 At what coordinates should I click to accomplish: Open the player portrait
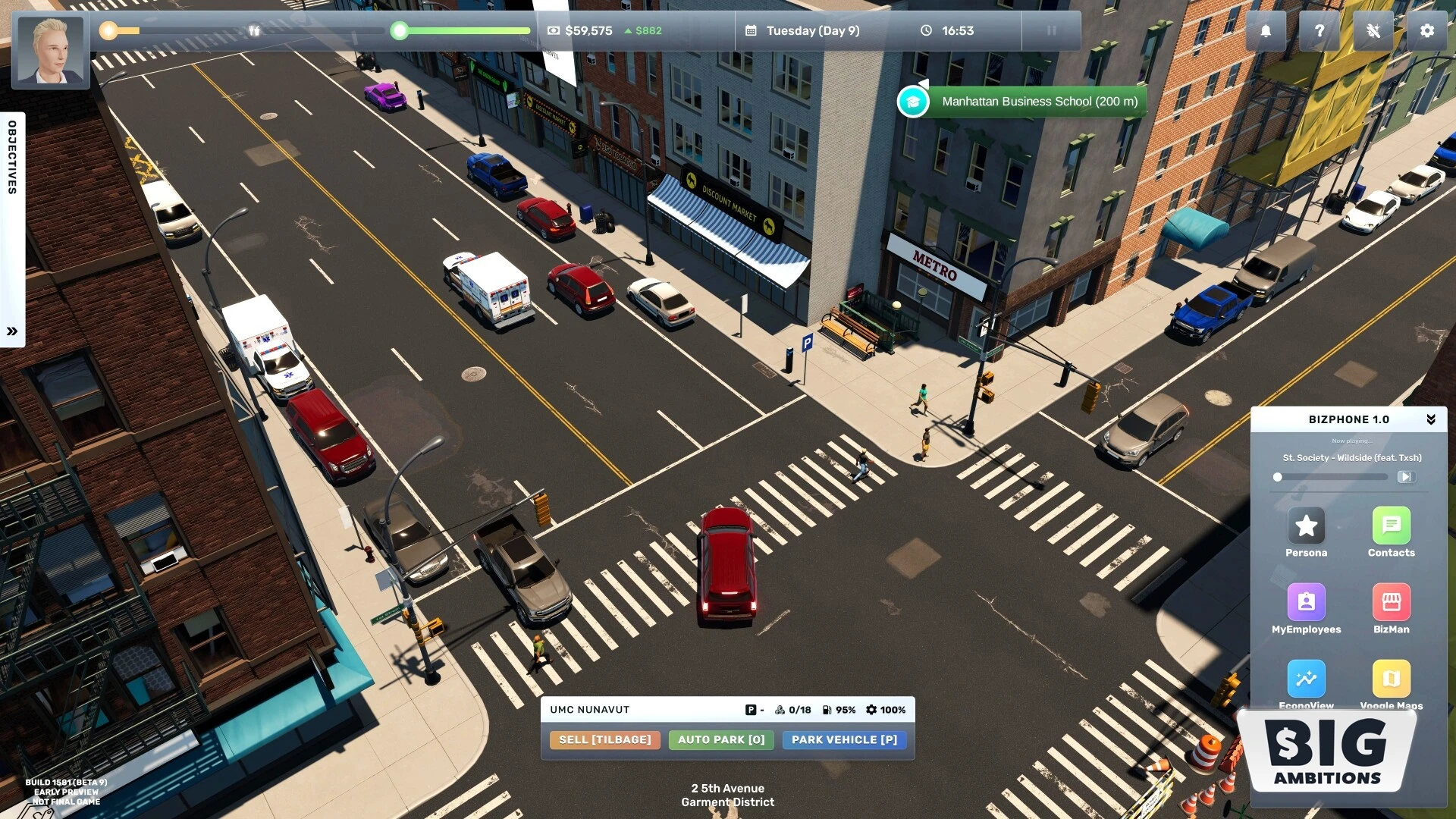51,51
